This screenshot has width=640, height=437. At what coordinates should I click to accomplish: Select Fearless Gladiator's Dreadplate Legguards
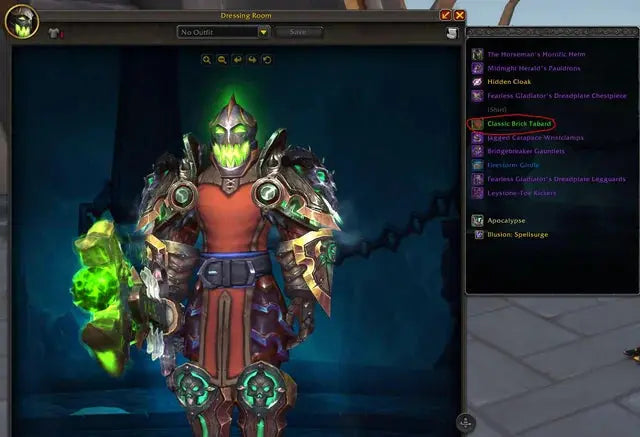(540, 179)
